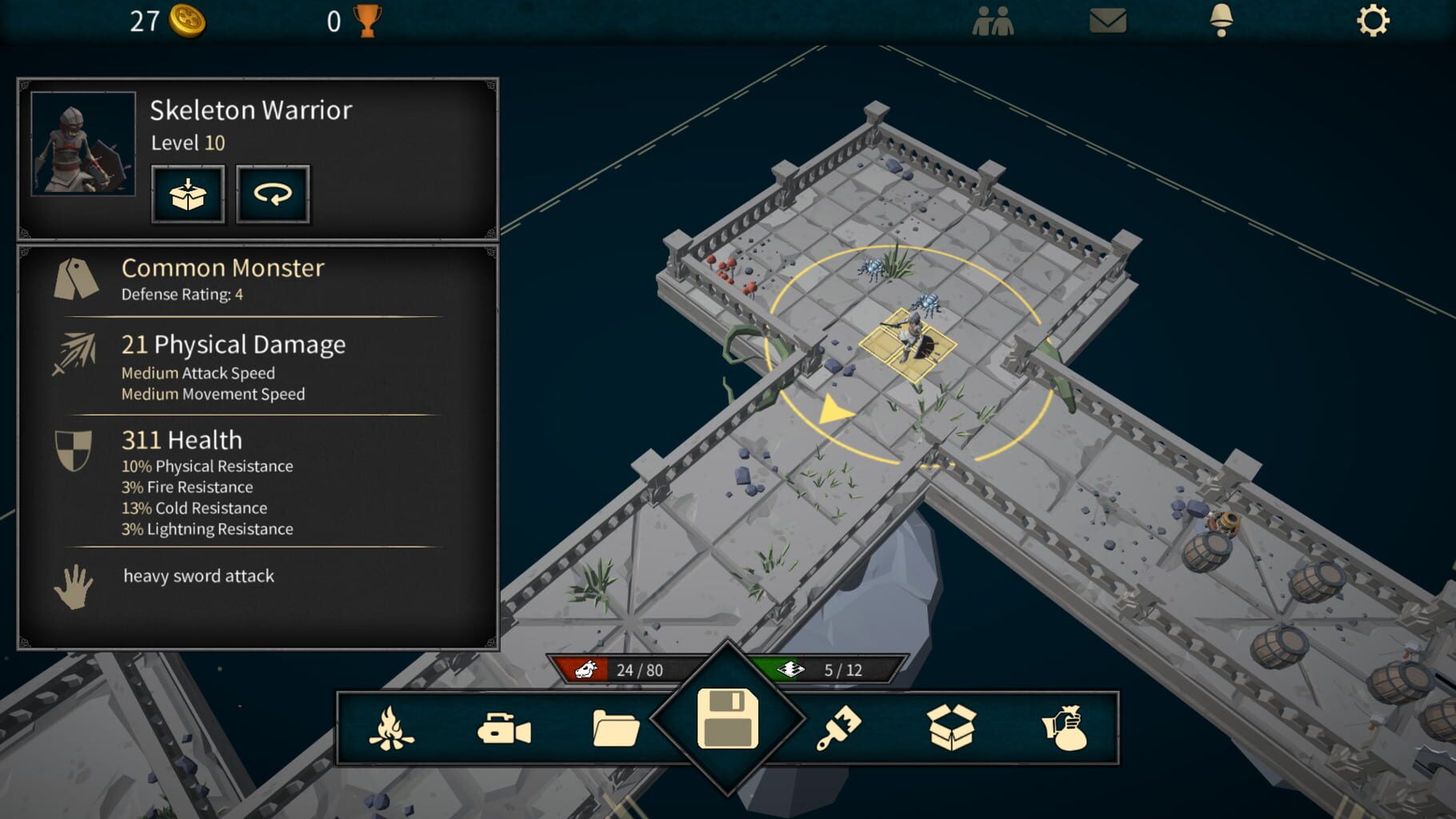
Task: Open the friends list icon
Action: [x=994, y=22]
